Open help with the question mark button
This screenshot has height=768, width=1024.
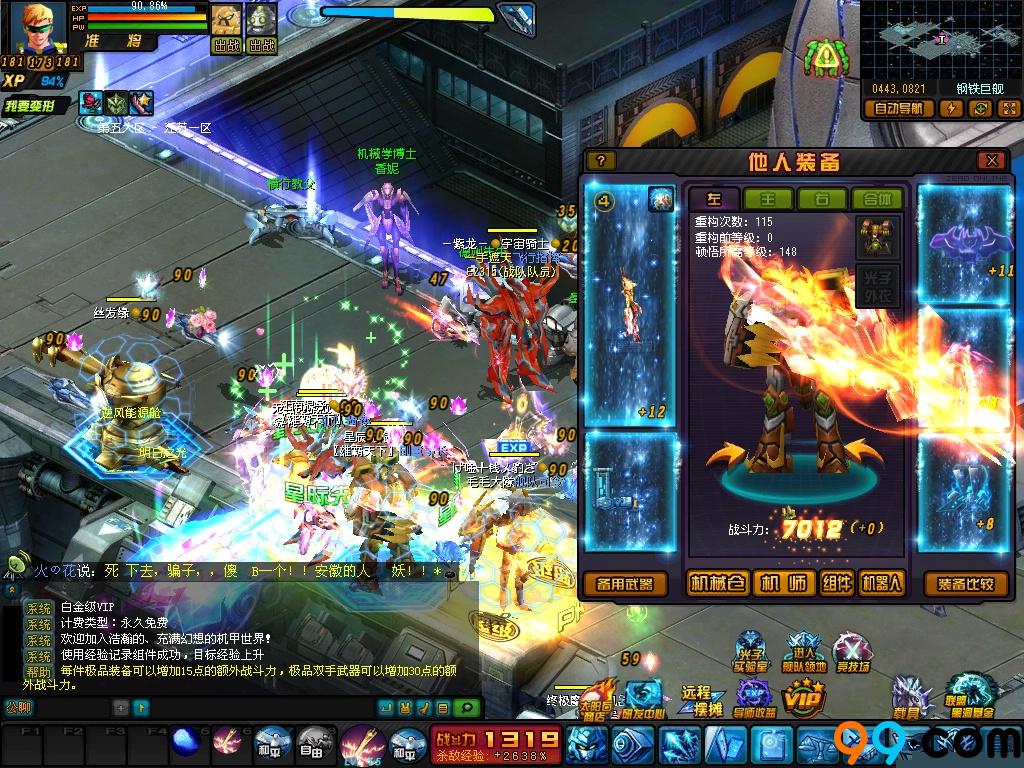[x=600, y=161]
